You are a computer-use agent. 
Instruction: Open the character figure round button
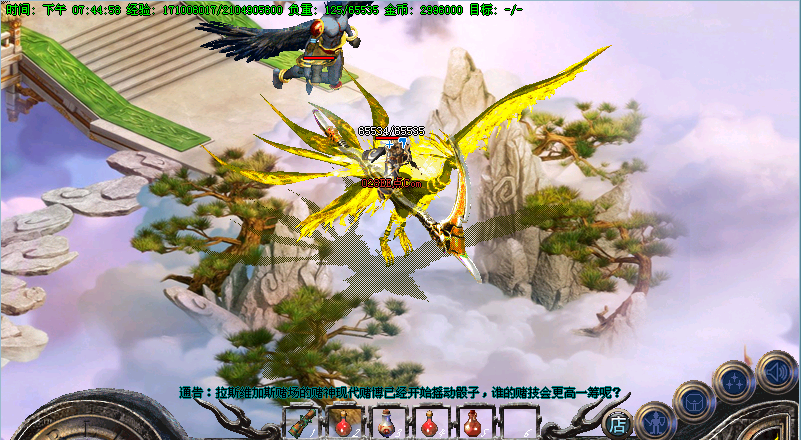(655, 420)
